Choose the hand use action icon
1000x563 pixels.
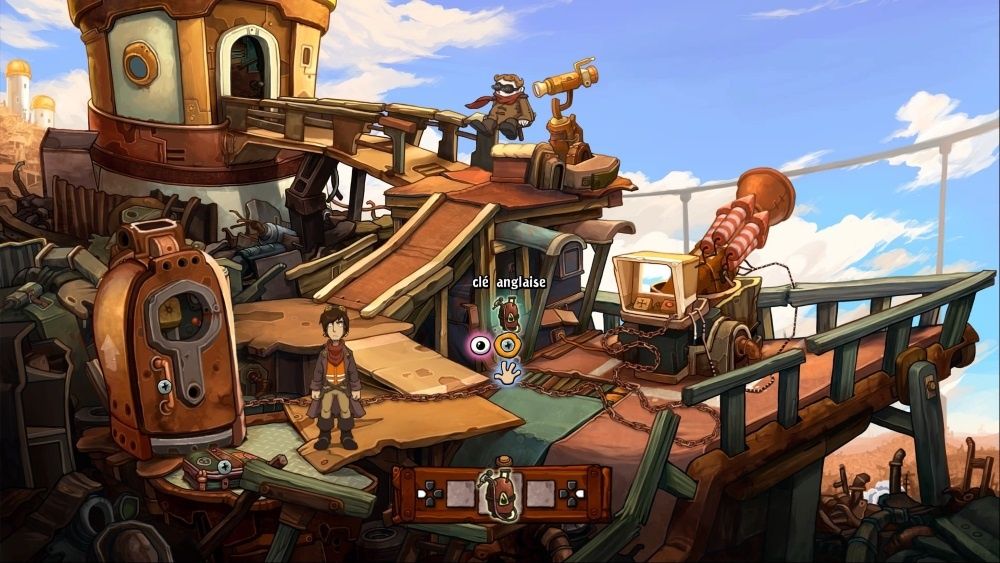508,375
